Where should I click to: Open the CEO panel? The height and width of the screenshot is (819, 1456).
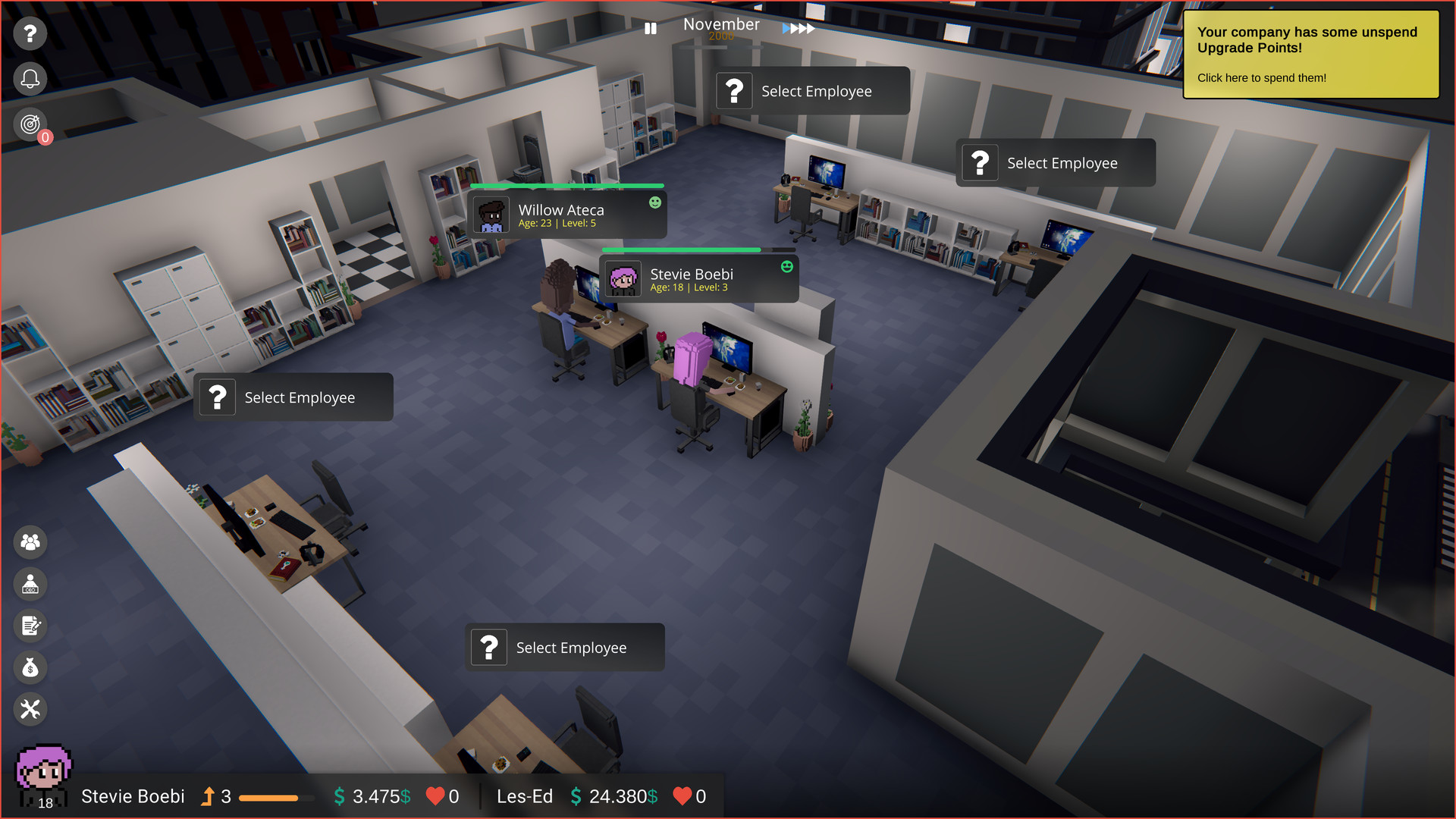30,584
